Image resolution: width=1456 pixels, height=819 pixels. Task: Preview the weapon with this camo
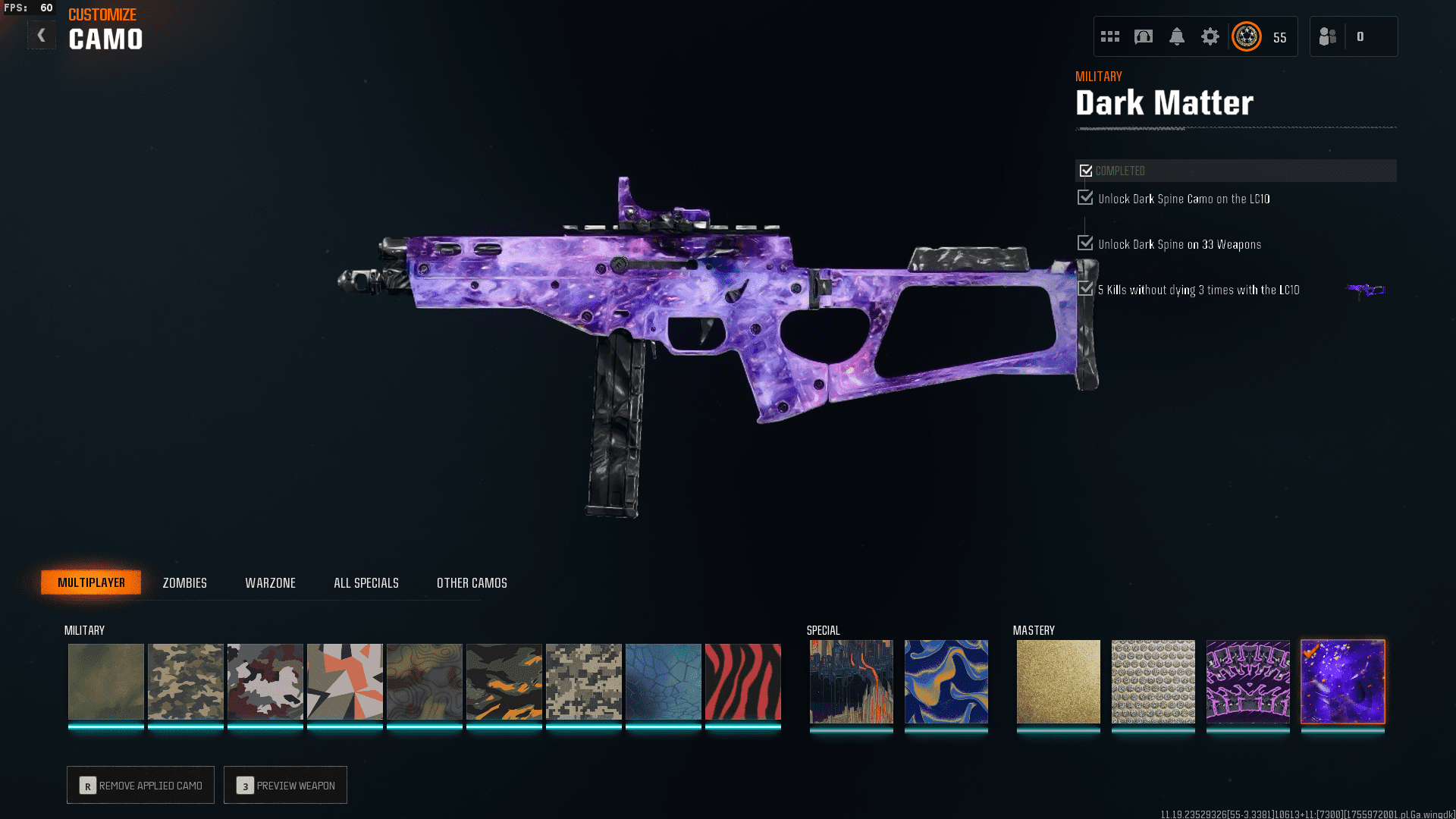286,785
